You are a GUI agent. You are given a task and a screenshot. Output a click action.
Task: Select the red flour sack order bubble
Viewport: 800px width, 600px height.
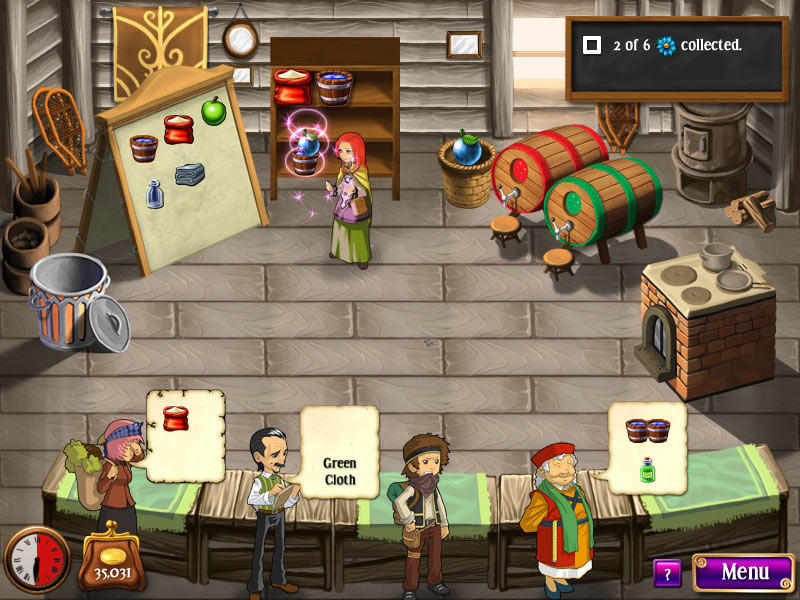click(x=185, y=435)
